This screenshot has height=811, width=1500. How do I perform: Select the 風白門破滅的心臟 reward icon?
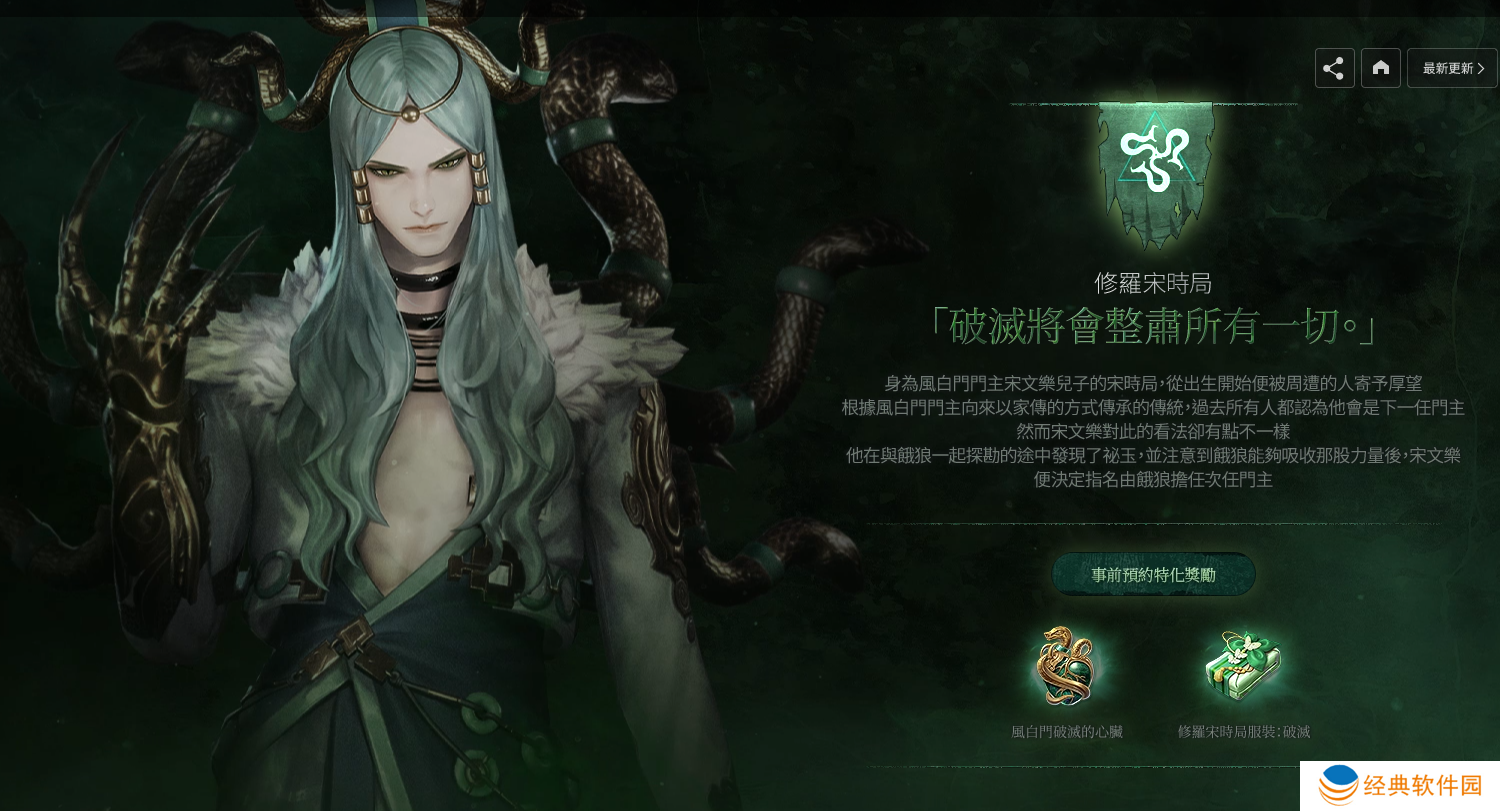tap(1066, 666)
